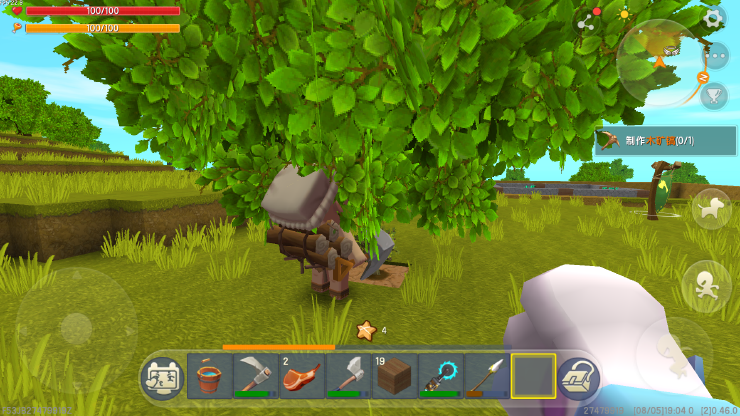Open the trophy achievements button

coord(714,95)
